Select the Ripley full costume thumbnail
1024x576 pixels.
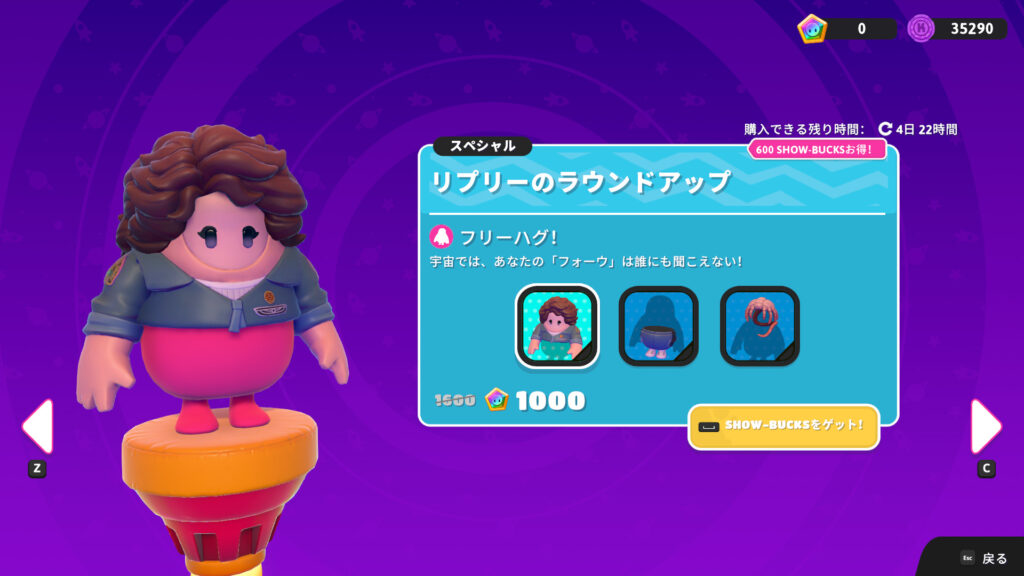point(557,326)
